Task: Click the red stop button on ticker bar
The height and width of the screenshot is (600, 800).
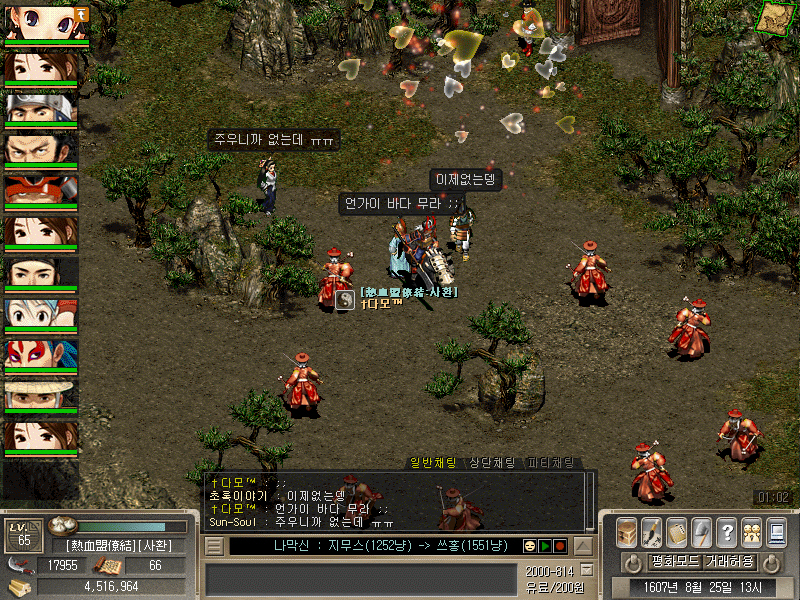Action: 560,546
